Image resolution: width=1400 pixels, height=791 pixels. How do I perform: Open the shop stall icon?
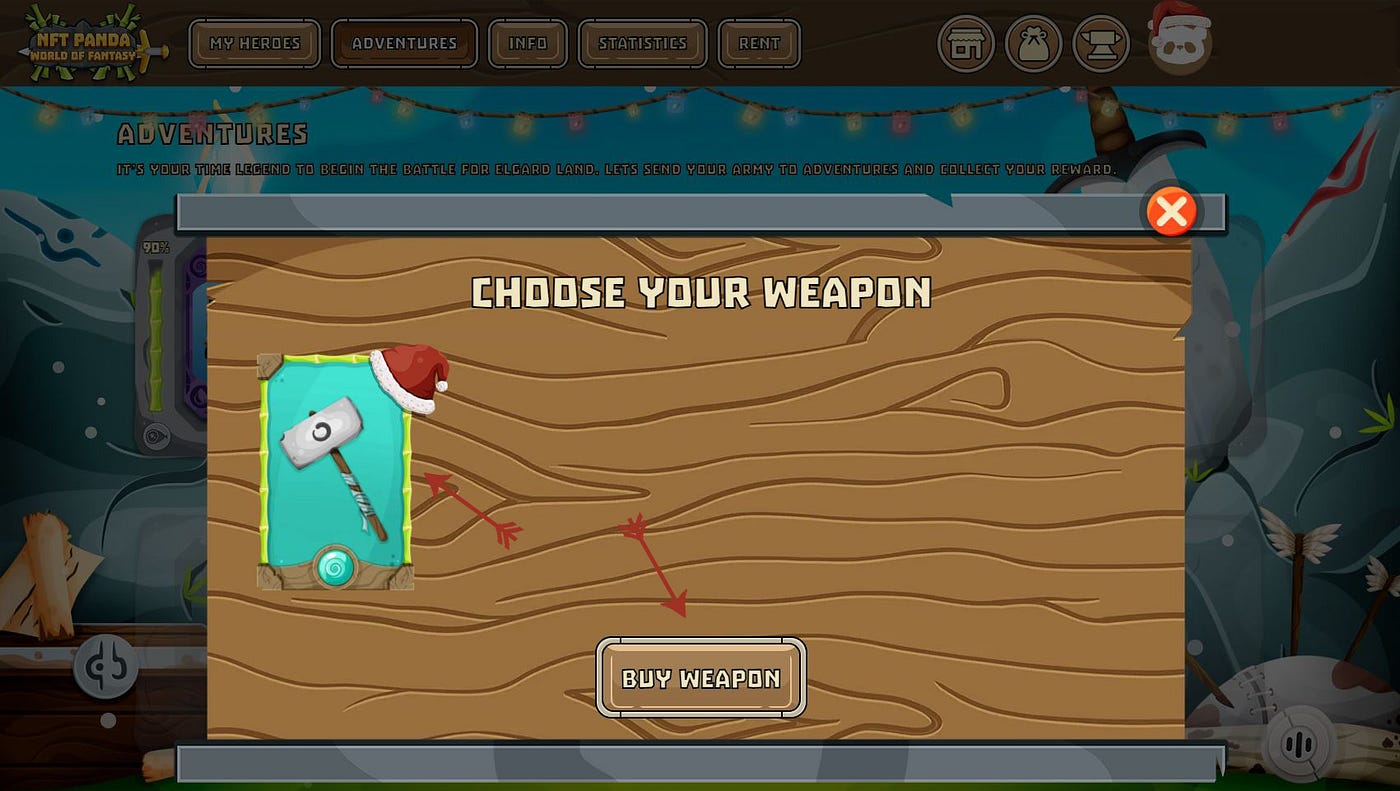[x=965, y=44]
